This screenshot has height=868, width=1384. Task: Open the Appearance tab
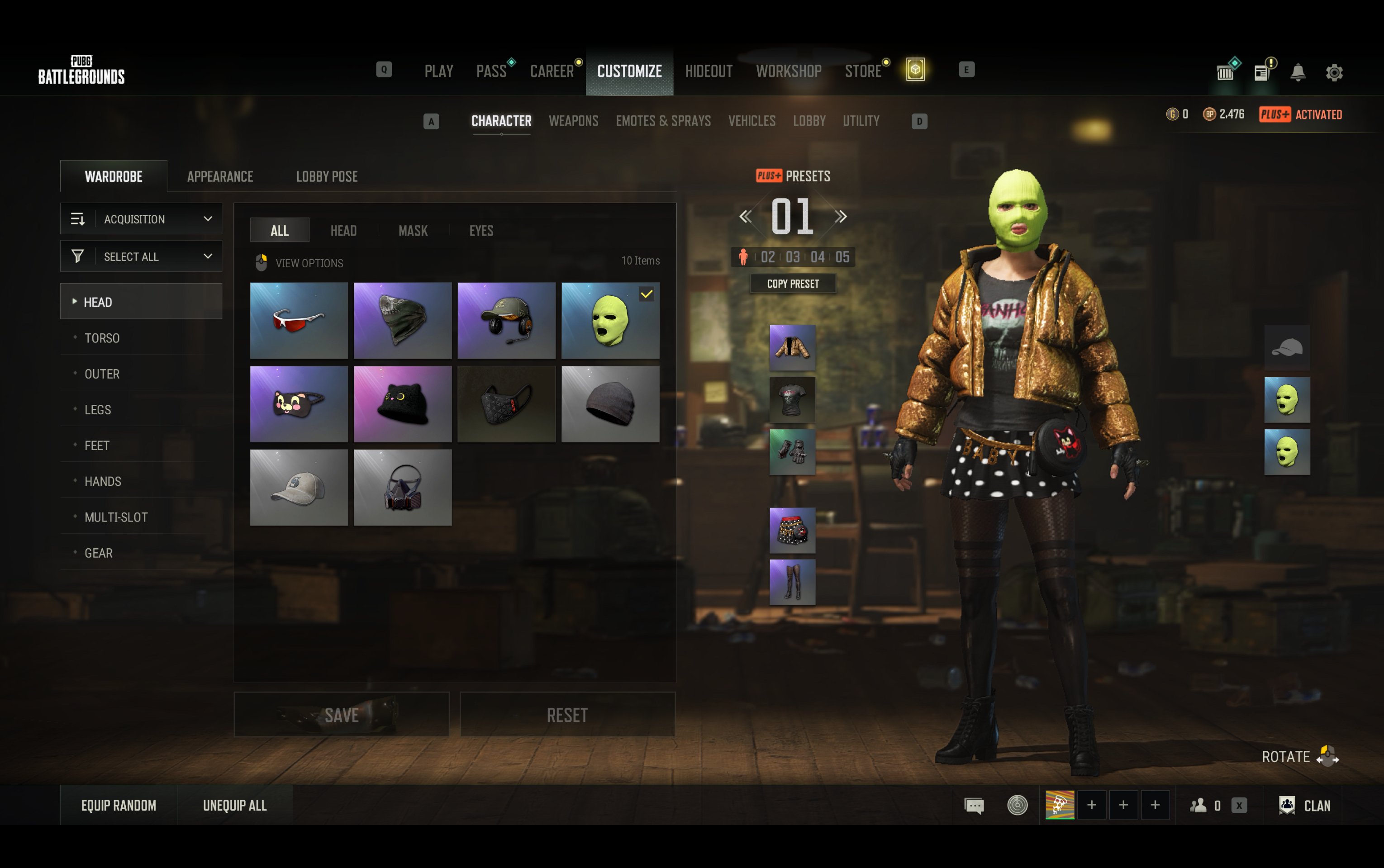[220, 176]
